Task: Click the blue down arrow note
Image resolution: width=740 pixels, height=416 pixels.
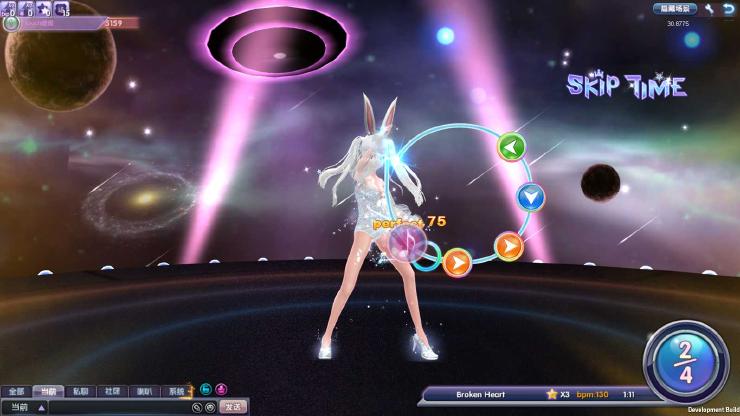Action: pyautogui.click(x=531, y=197)
